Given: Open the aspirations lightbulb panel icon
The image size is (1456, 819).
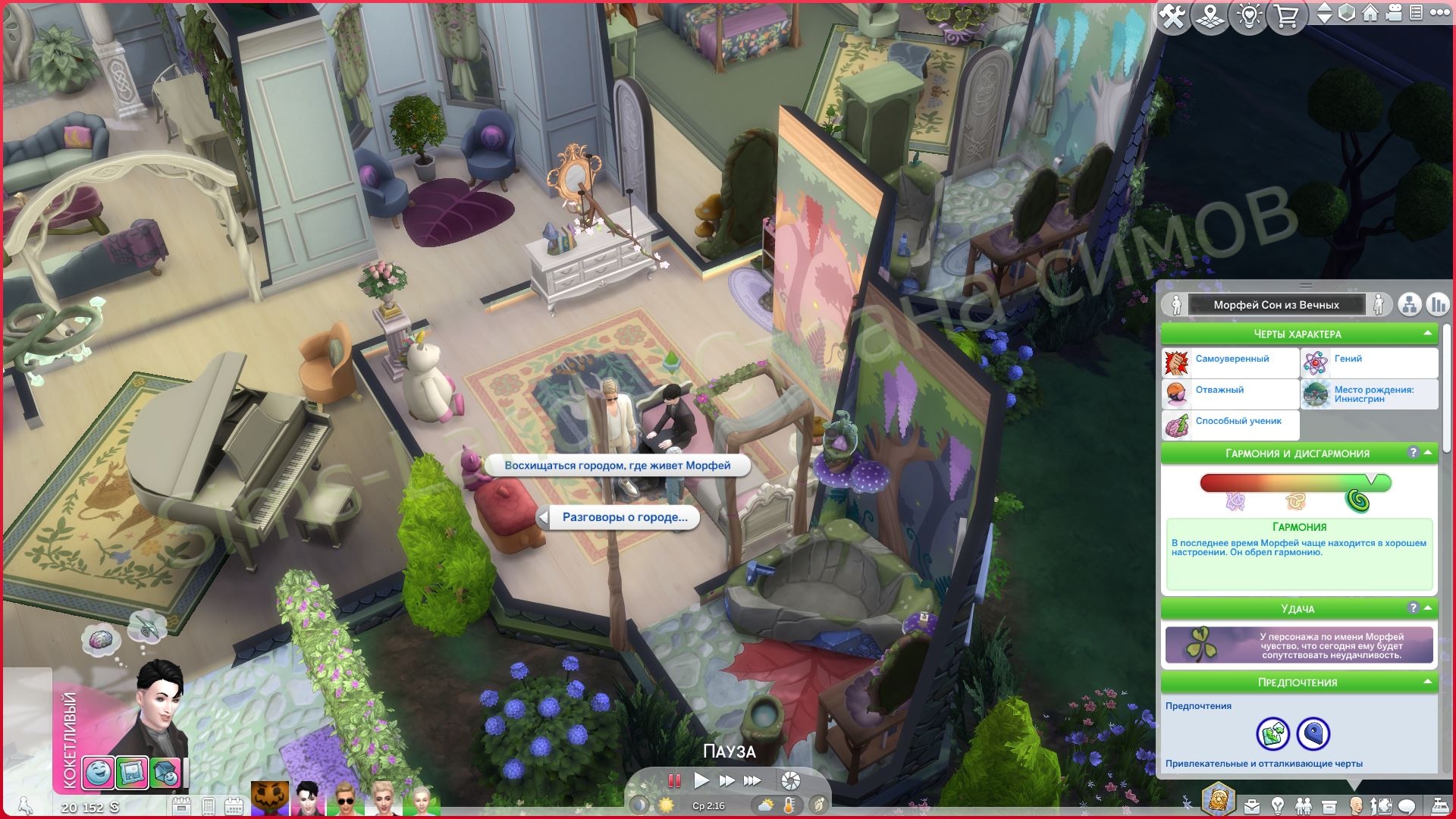Looking at the screenshot, I should (1278, 806).
